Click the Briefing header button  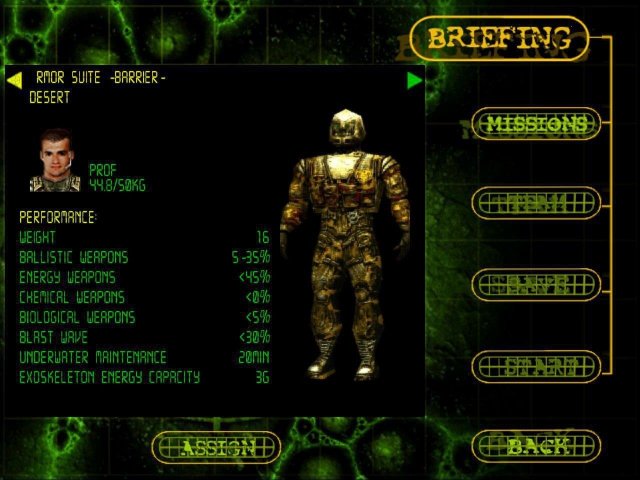coord(499,39)
